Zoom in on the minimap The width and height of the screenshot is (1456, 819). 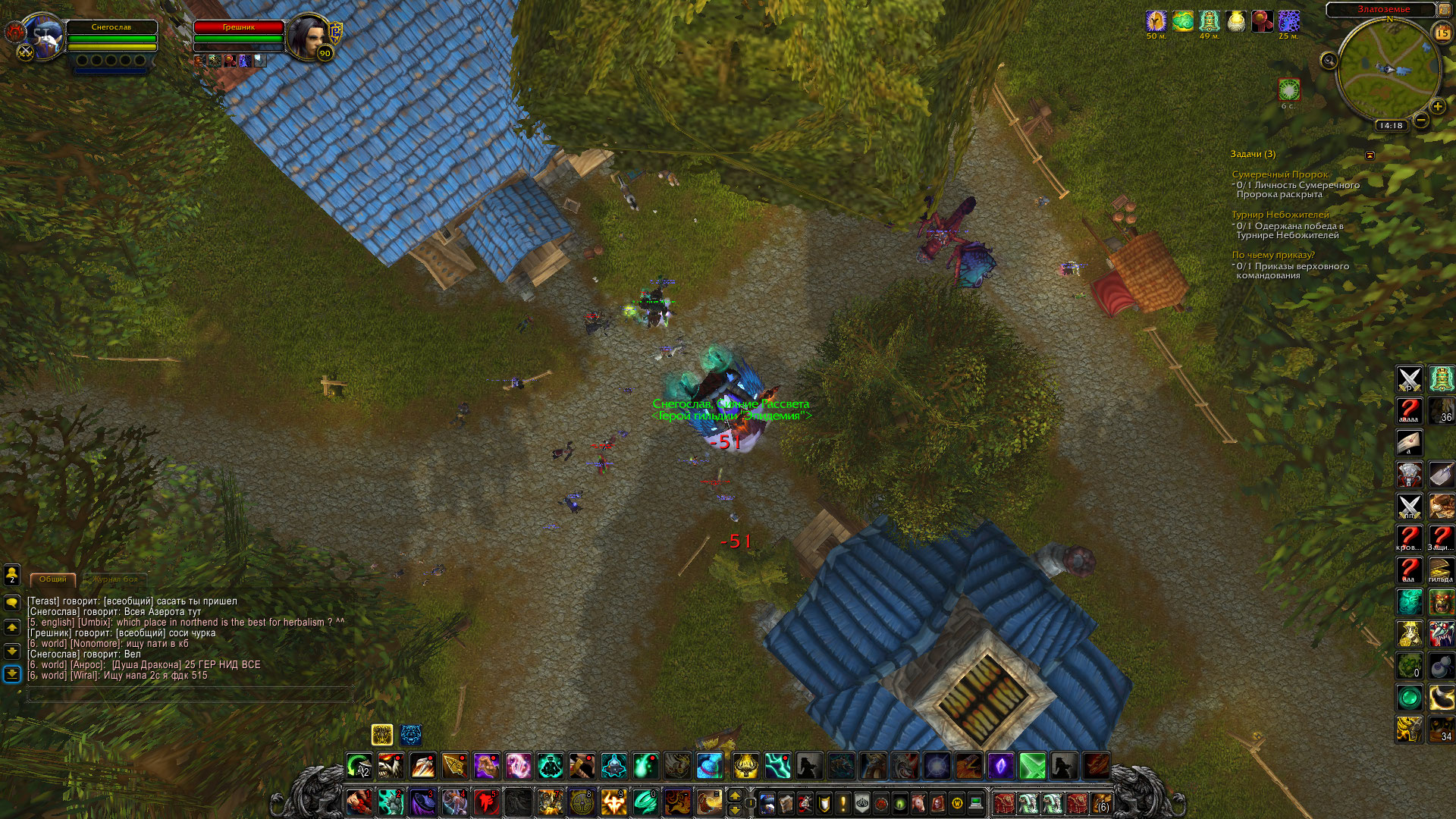point(1437,106)
